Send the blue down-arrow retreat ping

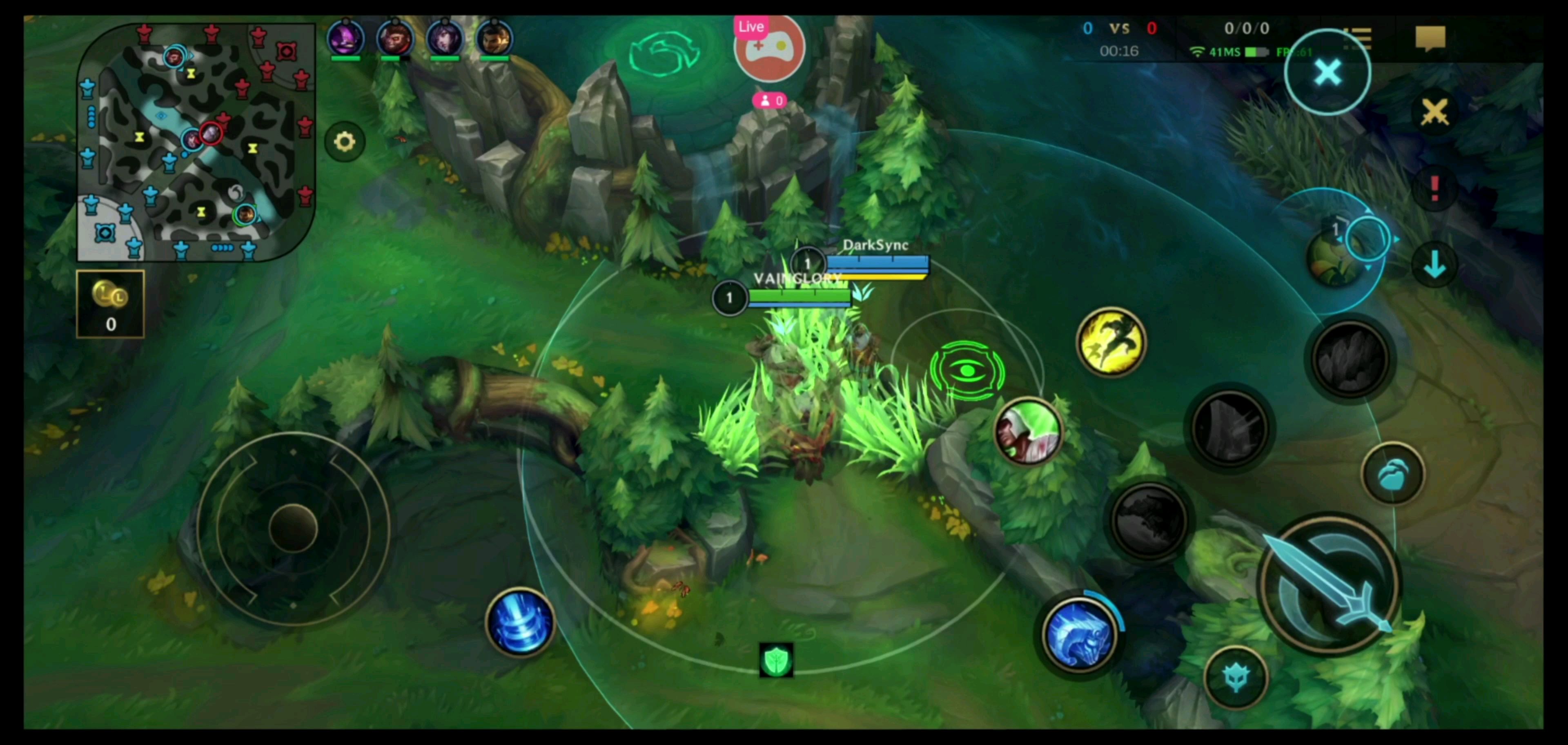click(1435, 265)
